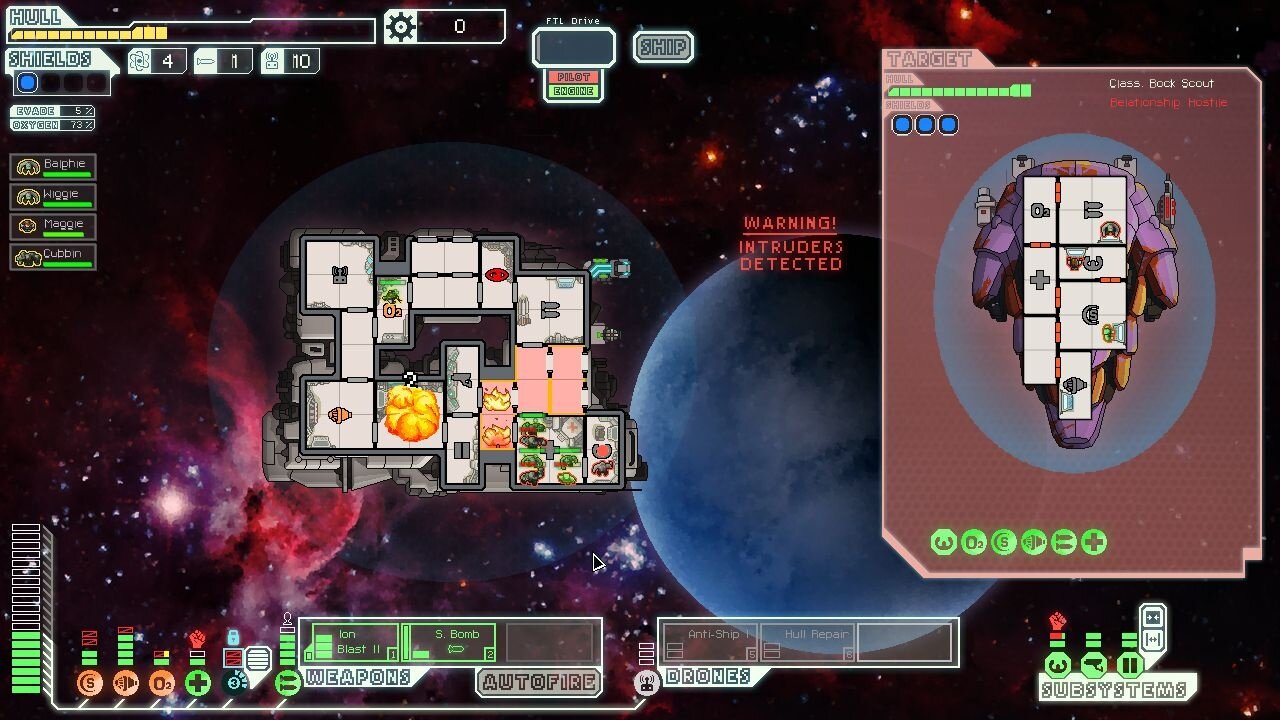Screen dimensions: 1280x720
Task: Select crew member Wiggle
Action: (x=53, y=196)
